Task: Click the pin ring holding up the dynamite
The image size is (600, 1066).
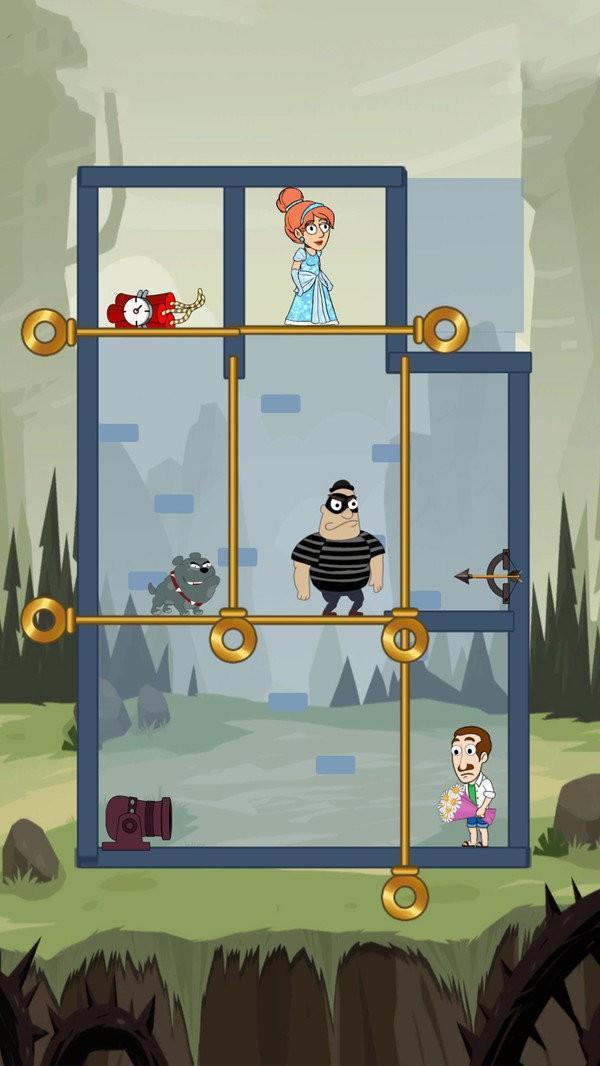Action: pos(45,332)
